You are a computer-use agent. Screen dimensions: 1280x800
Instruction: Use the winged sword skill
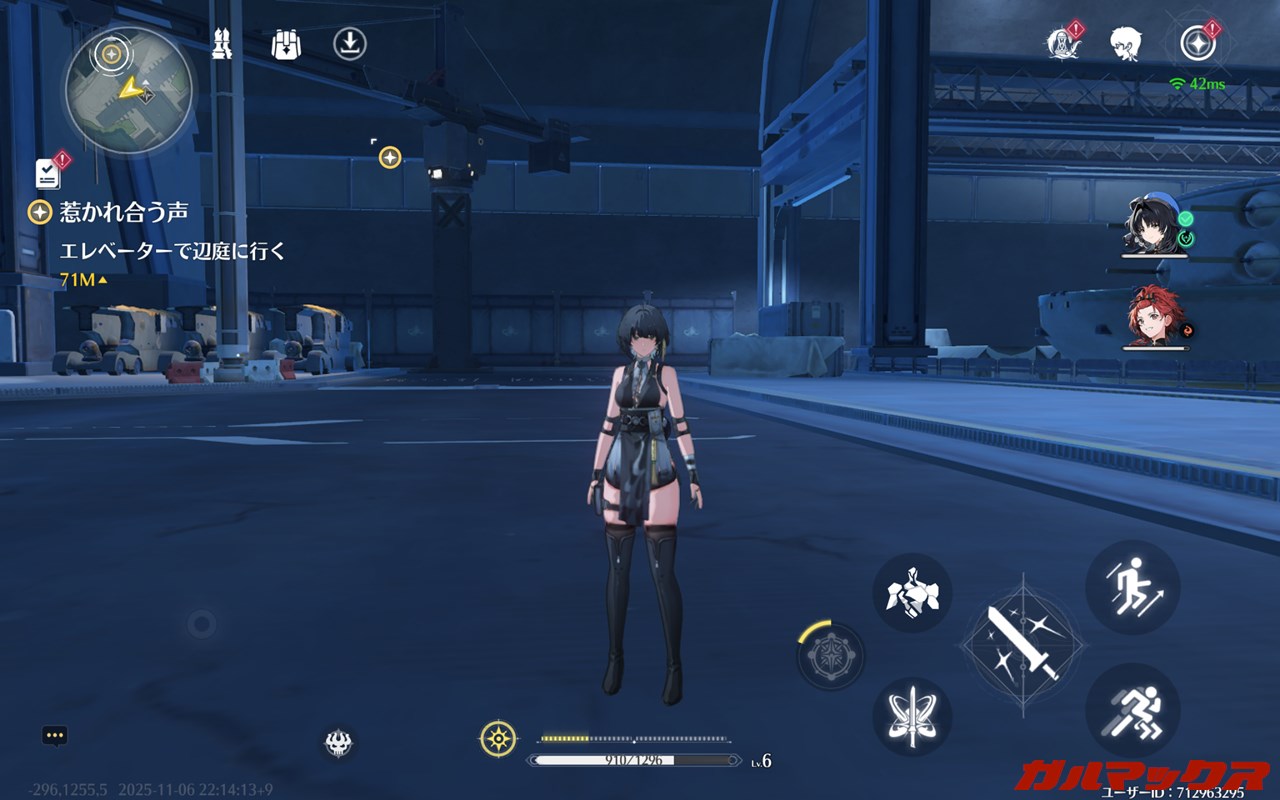912,716
